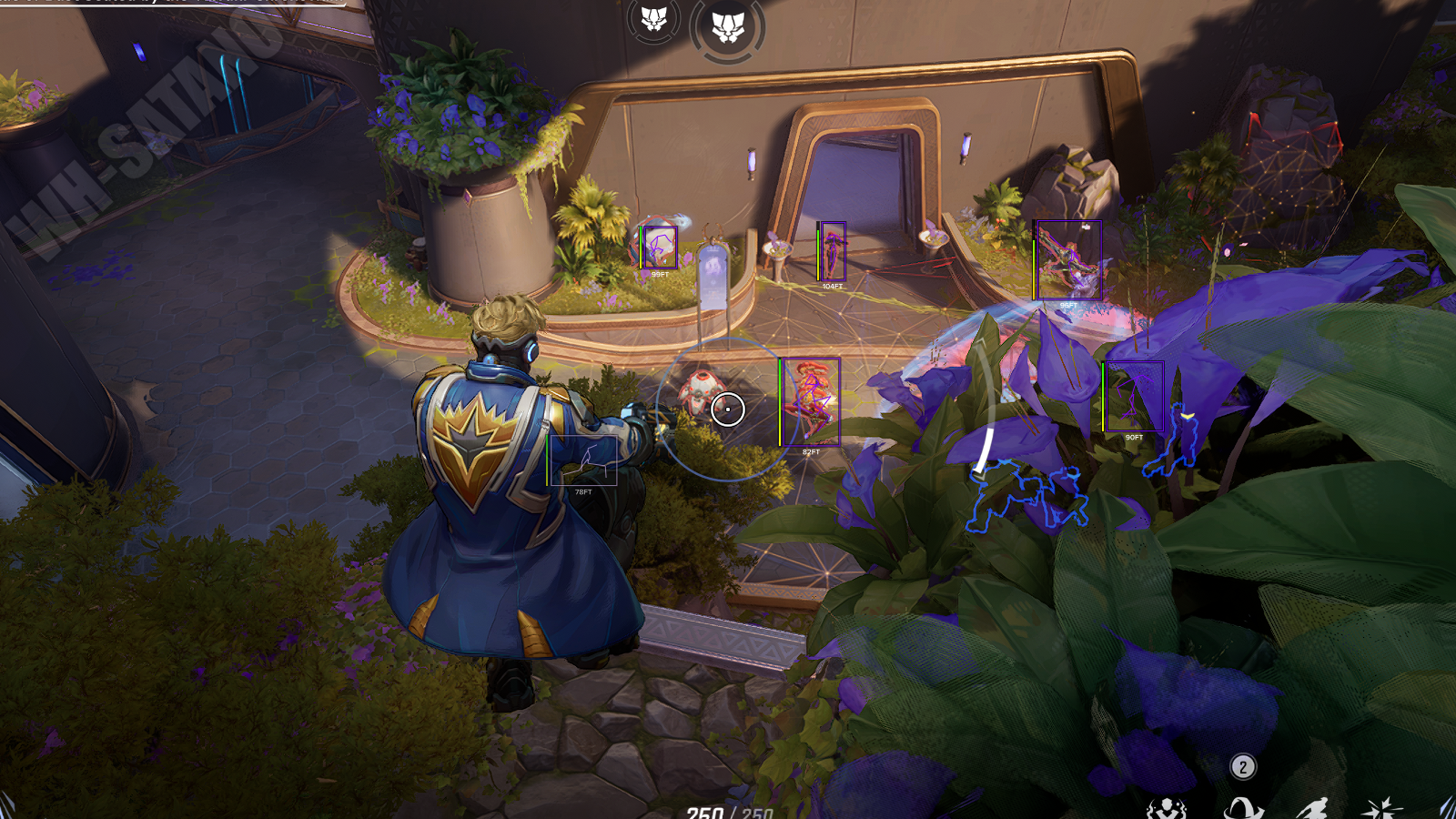Select the larger panther objective icon

(727, 28)
